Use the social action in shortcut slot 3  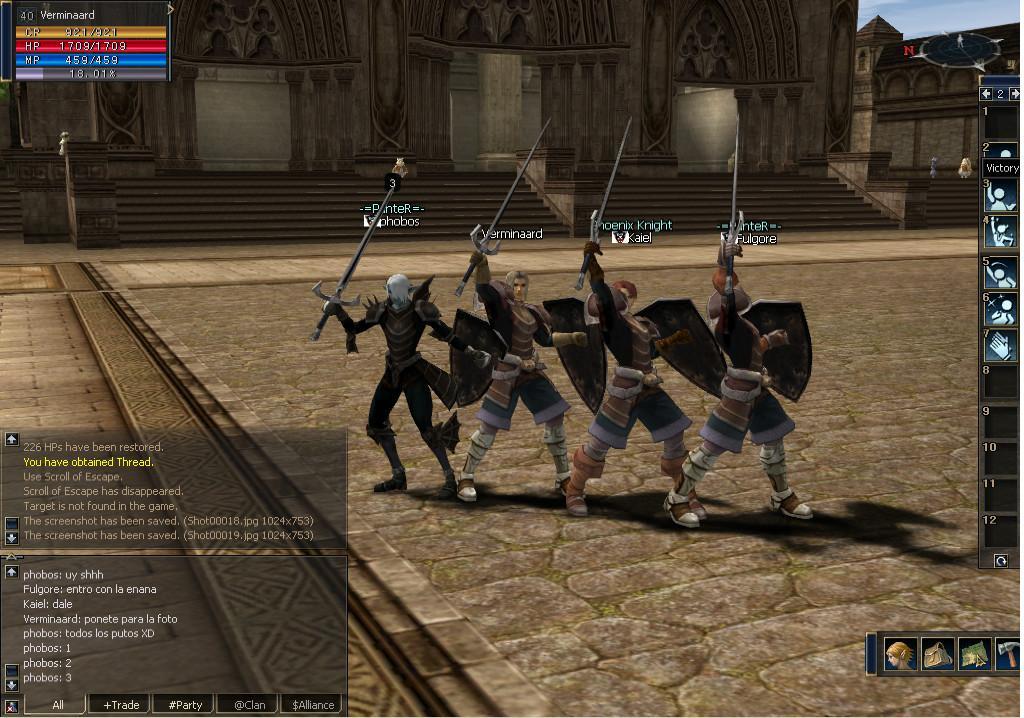[1002, 194]
